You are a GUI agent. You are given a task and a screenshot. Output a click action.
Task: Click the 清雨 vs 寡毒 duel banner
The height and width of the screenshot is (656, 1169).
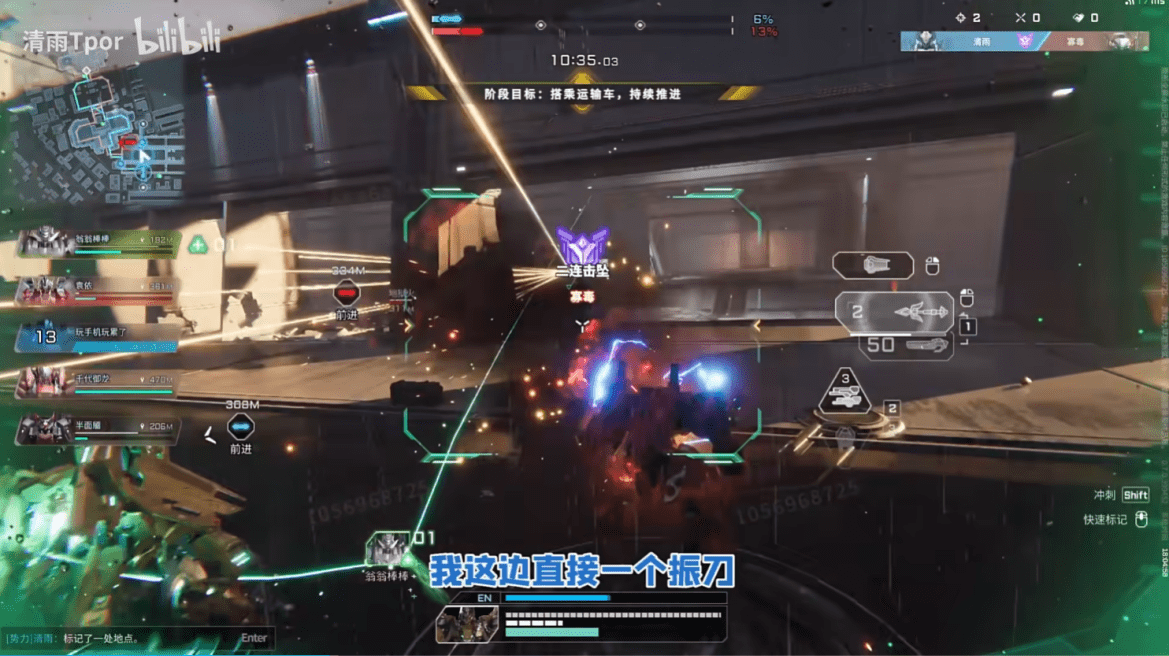[1024, 42]
